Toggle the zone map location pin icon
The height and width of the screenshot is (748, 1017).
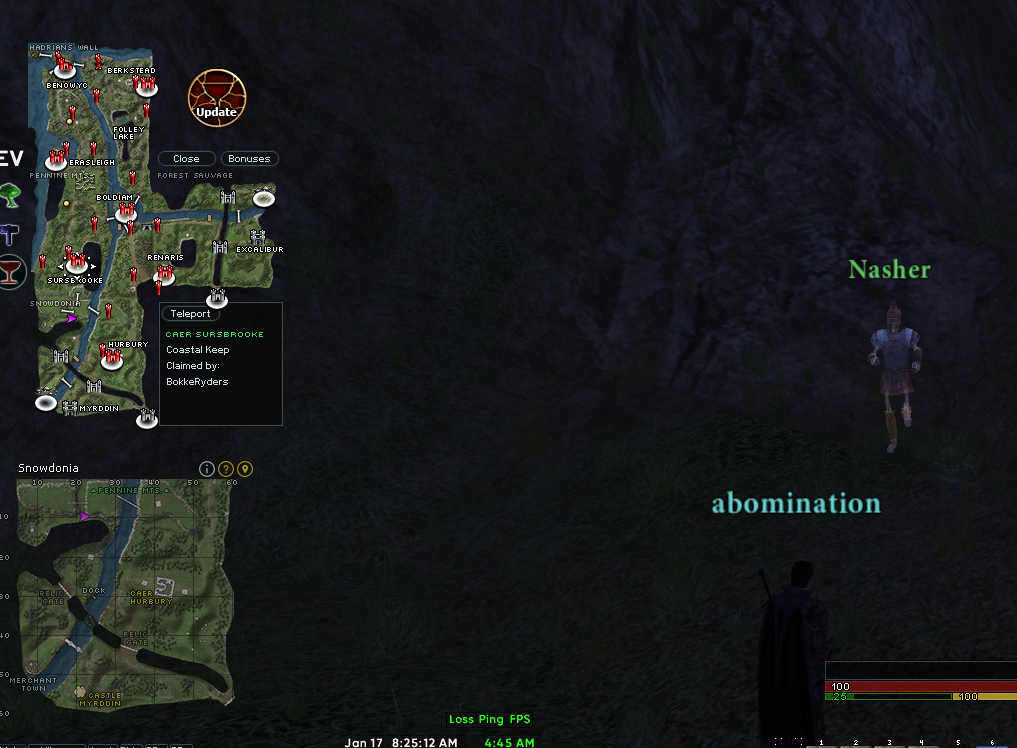tap(245, 469)
